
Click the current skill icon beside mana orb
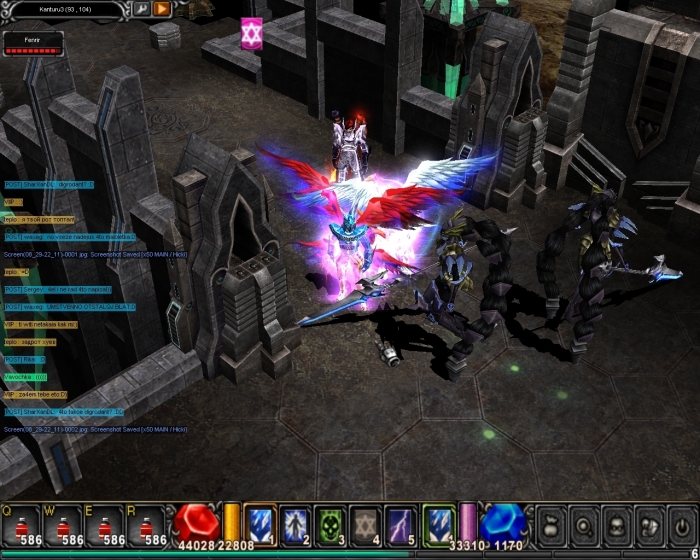point(439,522)
